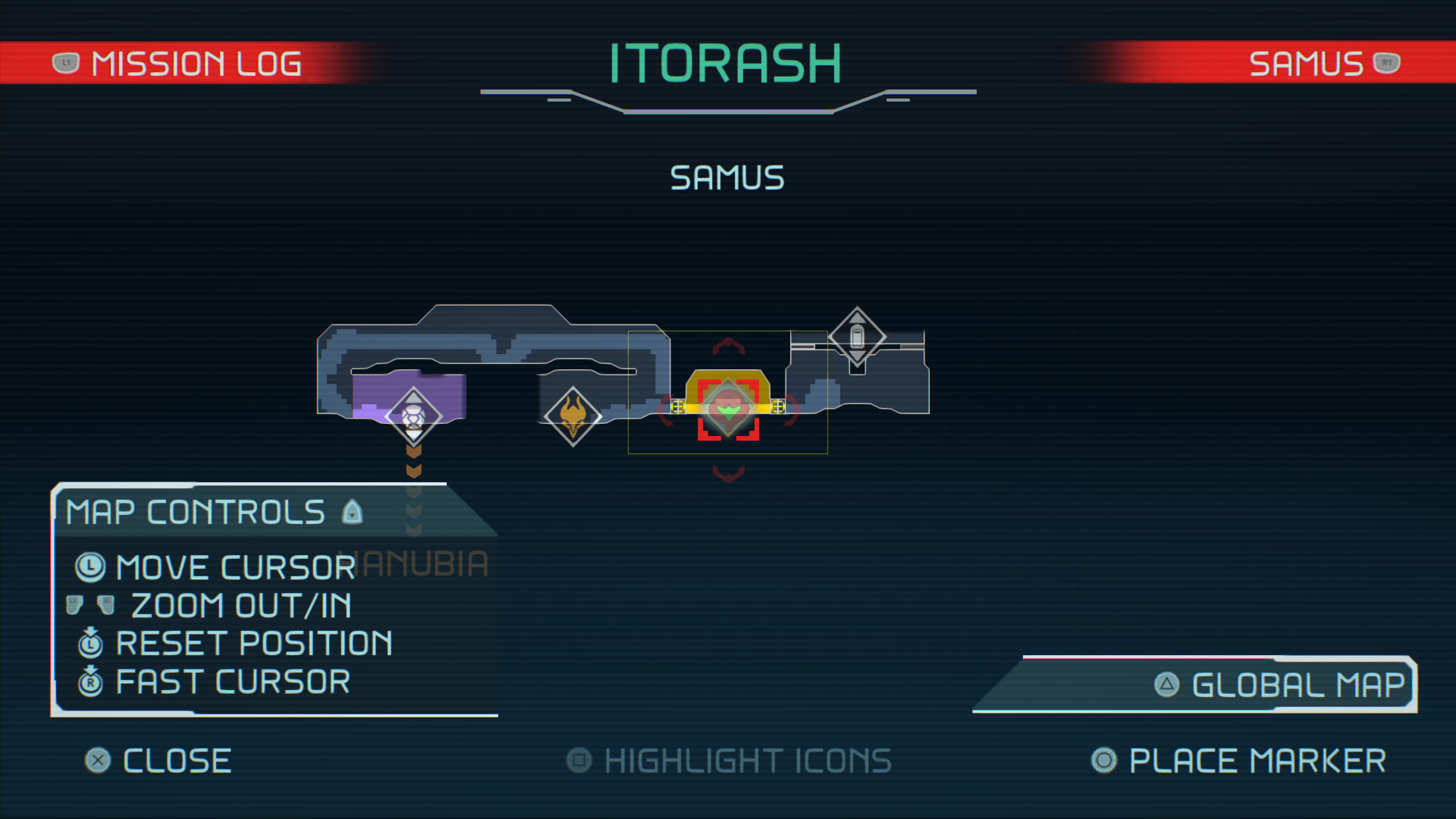Image resolution: width=1456 pixels, height=819 pixels.
Task: Click the shield icon beside MAP CONTROLS
Action: (351, 512)
